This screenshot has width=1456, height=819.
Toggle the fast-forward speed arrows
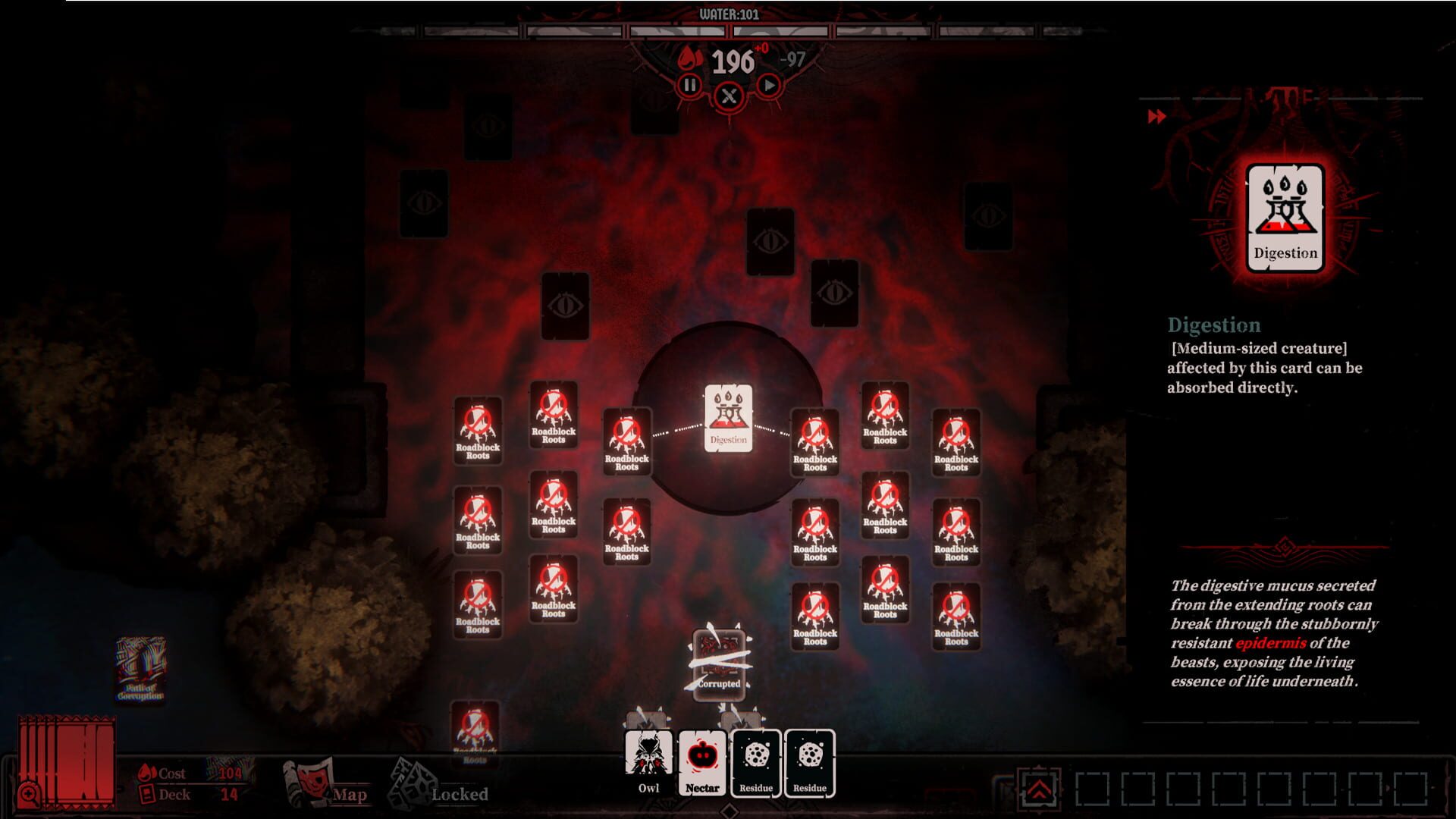(1156, 118)
